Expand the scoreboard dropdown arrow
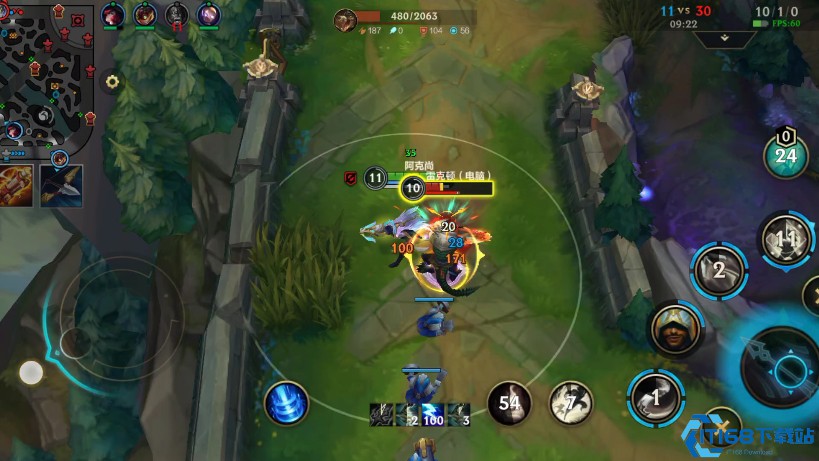The width and height of the screenshot is (819, 461). point(724,39)
